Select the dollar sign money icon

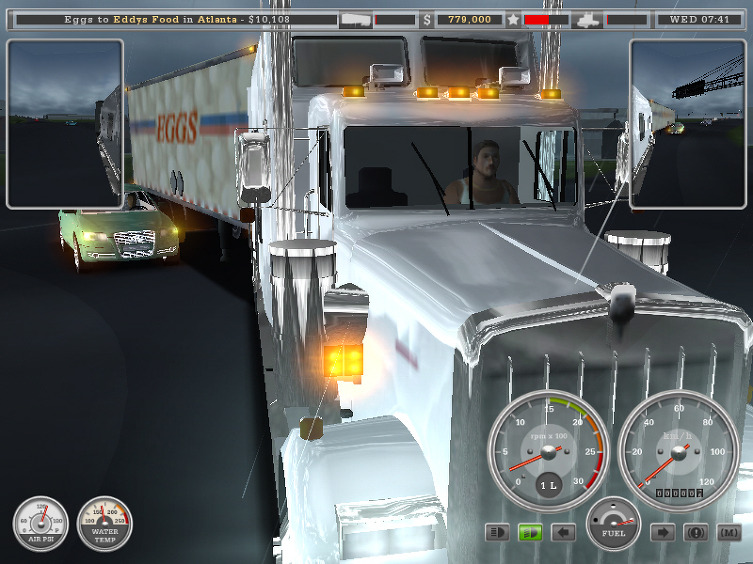(428, 19)
